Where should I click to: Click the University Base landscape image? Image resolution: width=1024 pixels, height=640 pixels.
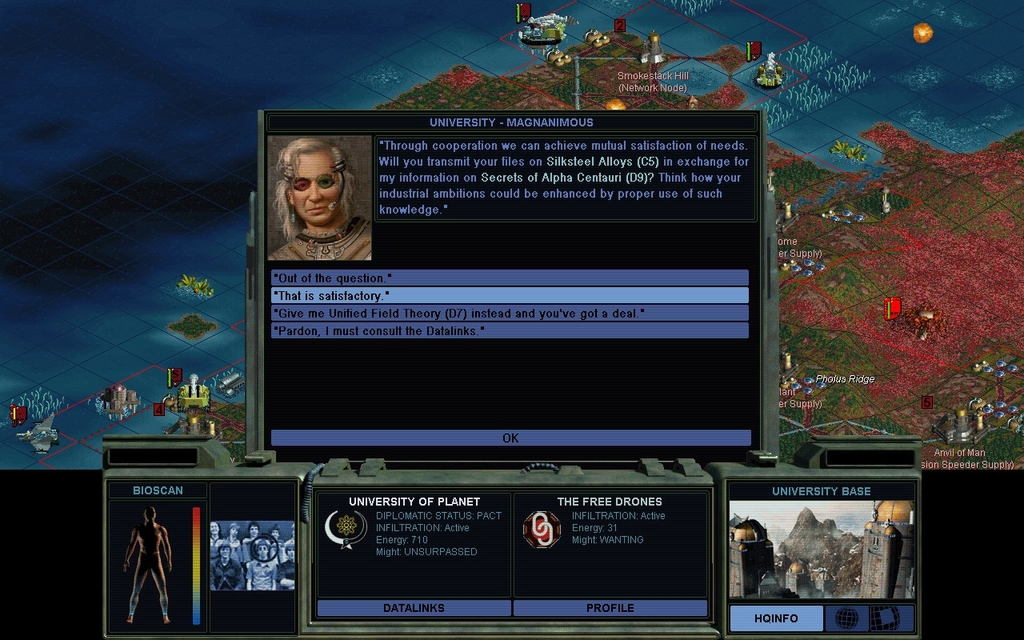point(821,549)
